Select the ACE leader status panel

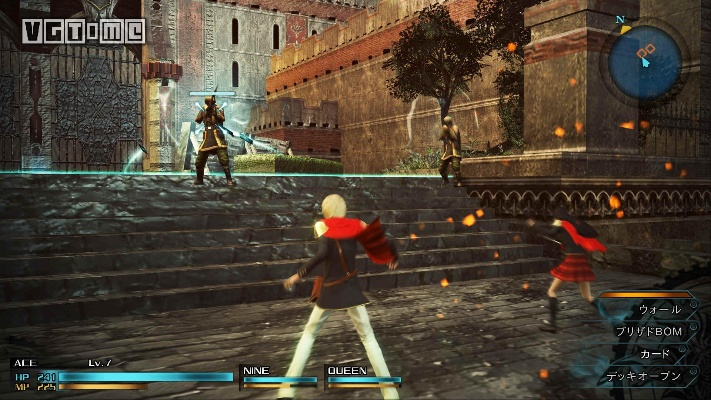pyautogui.click(x=120, y=375)
